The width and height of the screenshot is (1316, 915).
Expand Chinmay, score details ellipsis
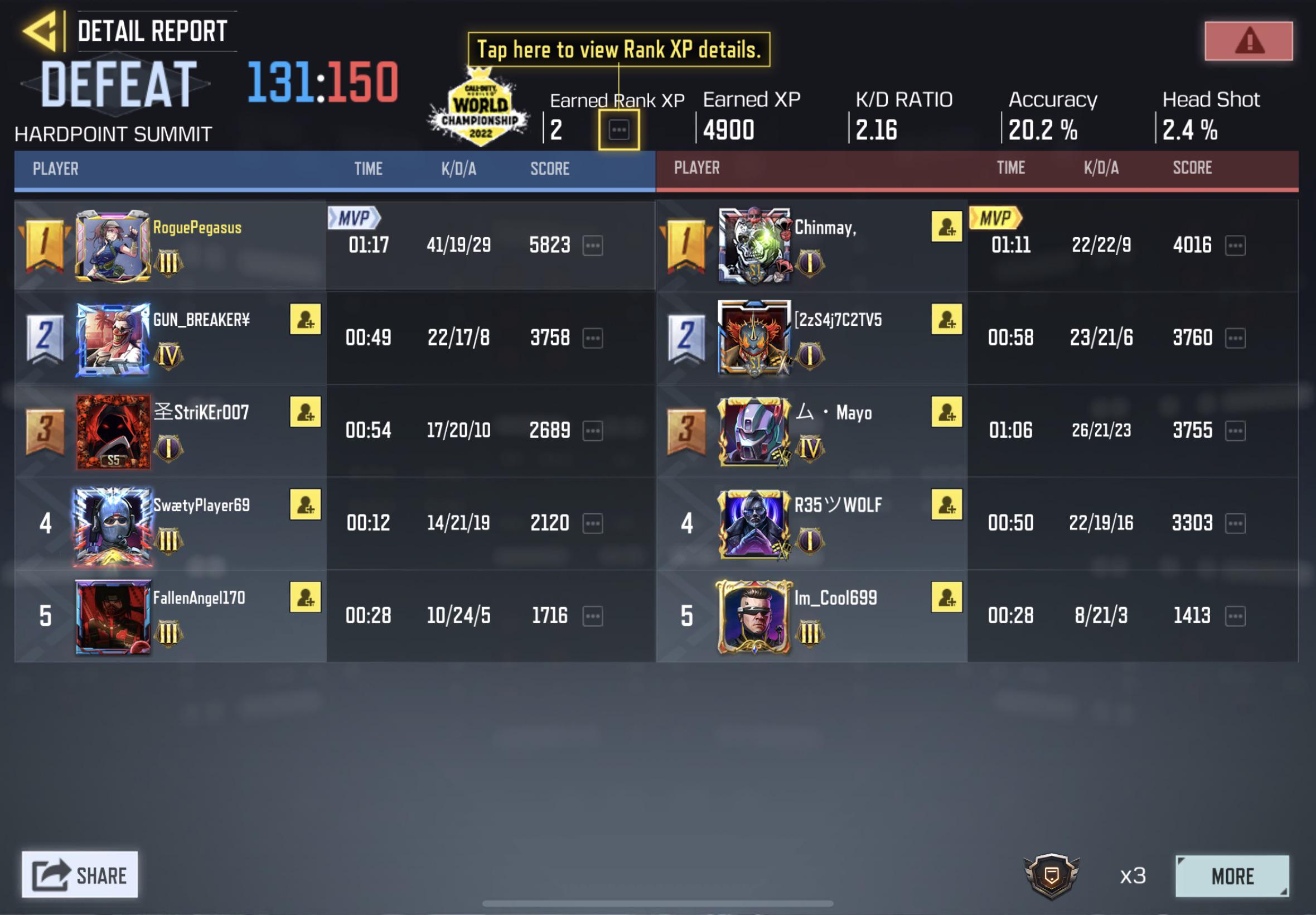pyautogui.click(x=1236, y=245)
